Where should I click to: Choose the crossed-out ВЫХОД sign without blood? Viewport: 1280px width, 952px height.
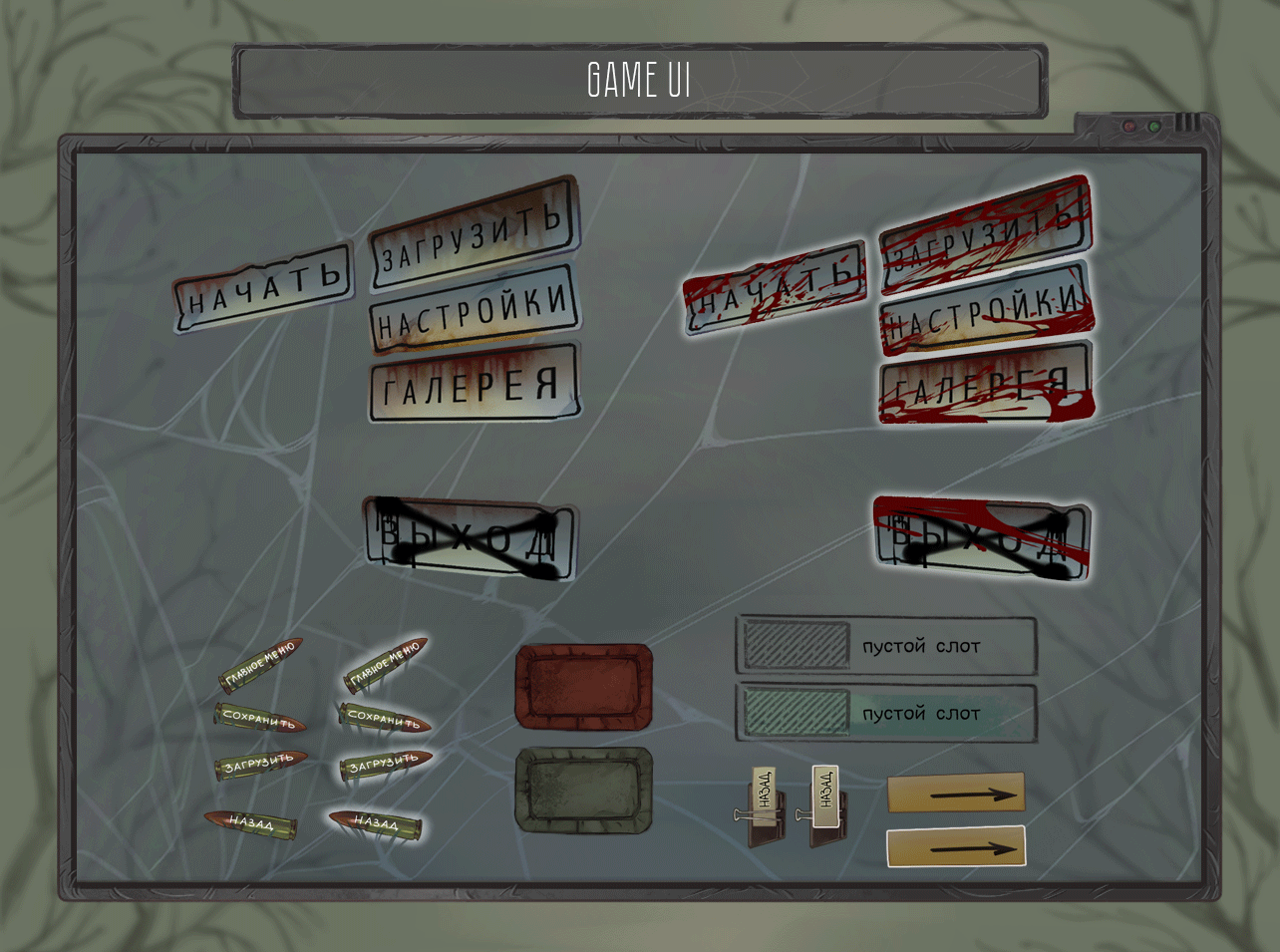click(x=470, y=539)
